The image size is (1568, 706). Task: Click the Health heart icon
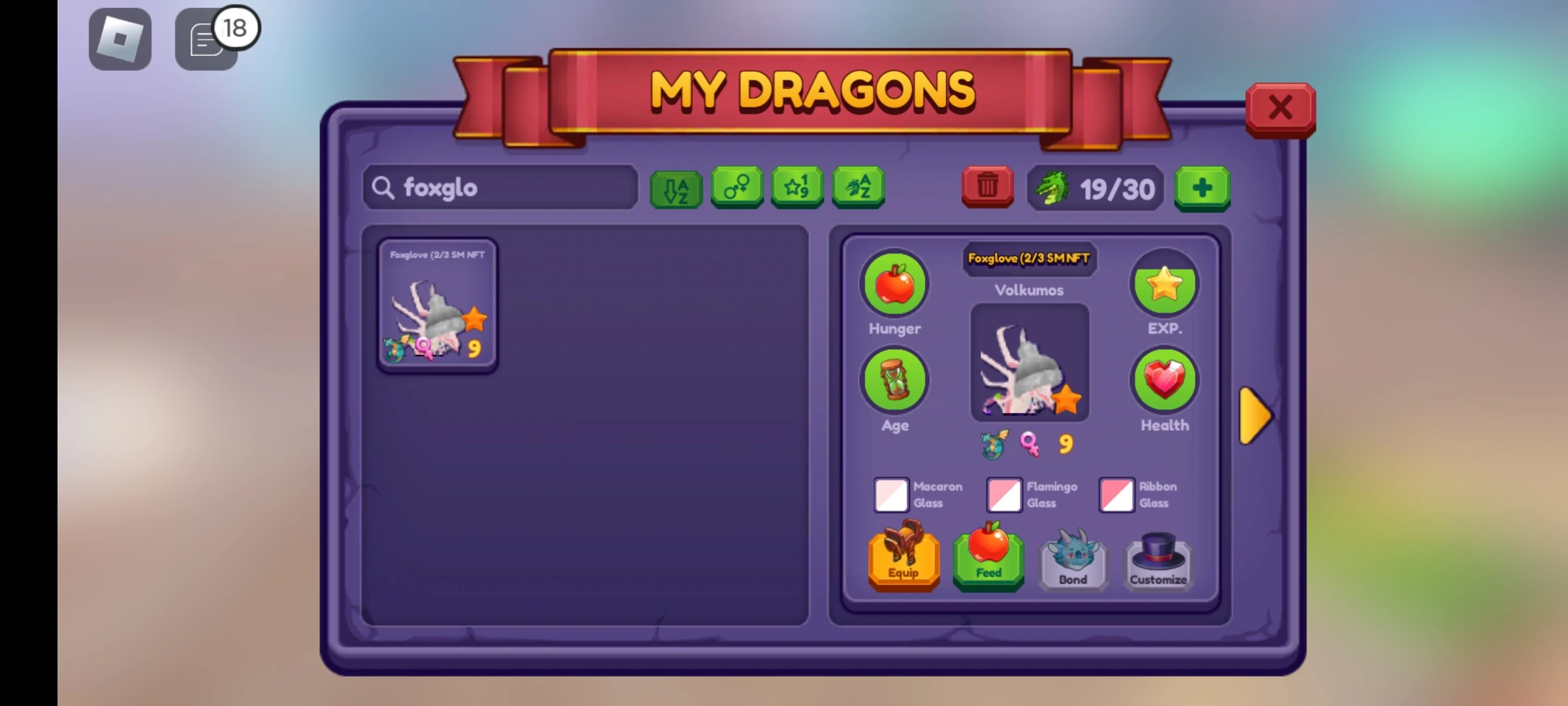[1165, 380]
